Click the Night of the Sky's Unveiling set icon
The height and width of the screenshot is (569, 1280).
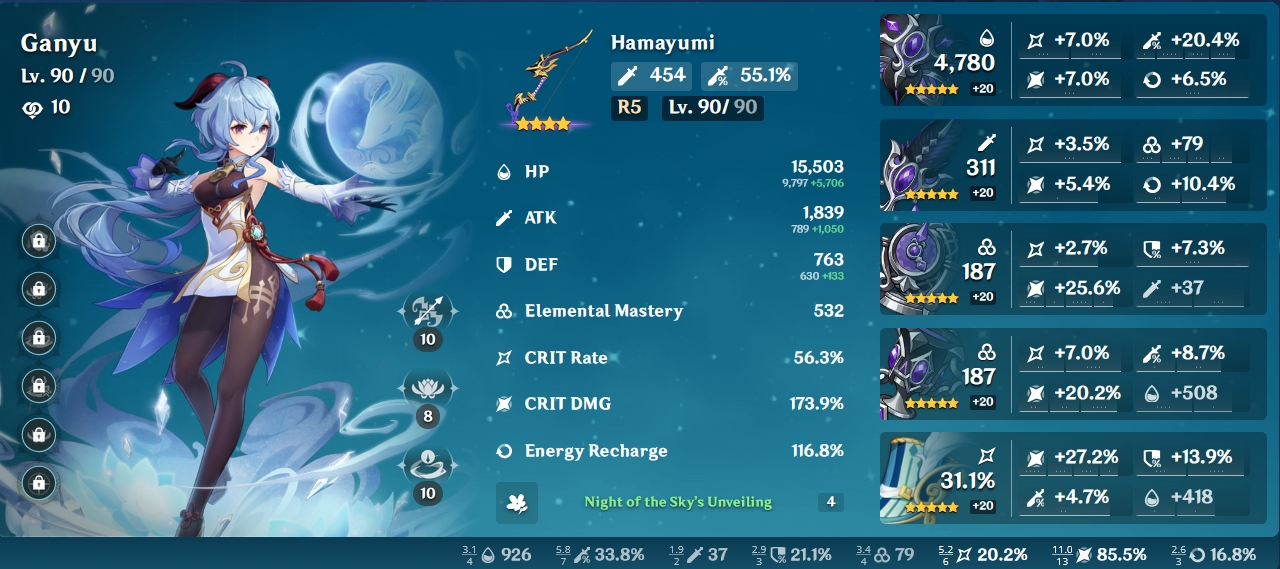click(517, 502)
